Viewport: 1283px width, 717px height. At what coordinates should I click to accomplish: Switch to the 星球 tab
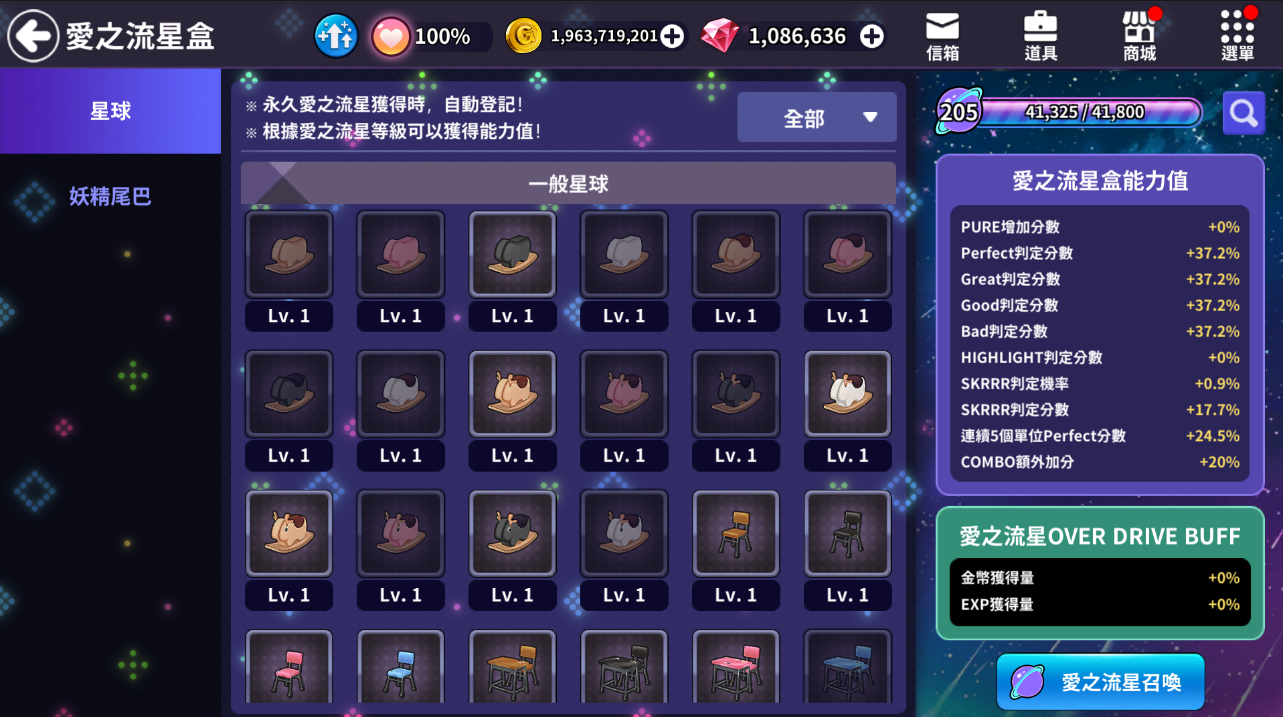point(110,111)
